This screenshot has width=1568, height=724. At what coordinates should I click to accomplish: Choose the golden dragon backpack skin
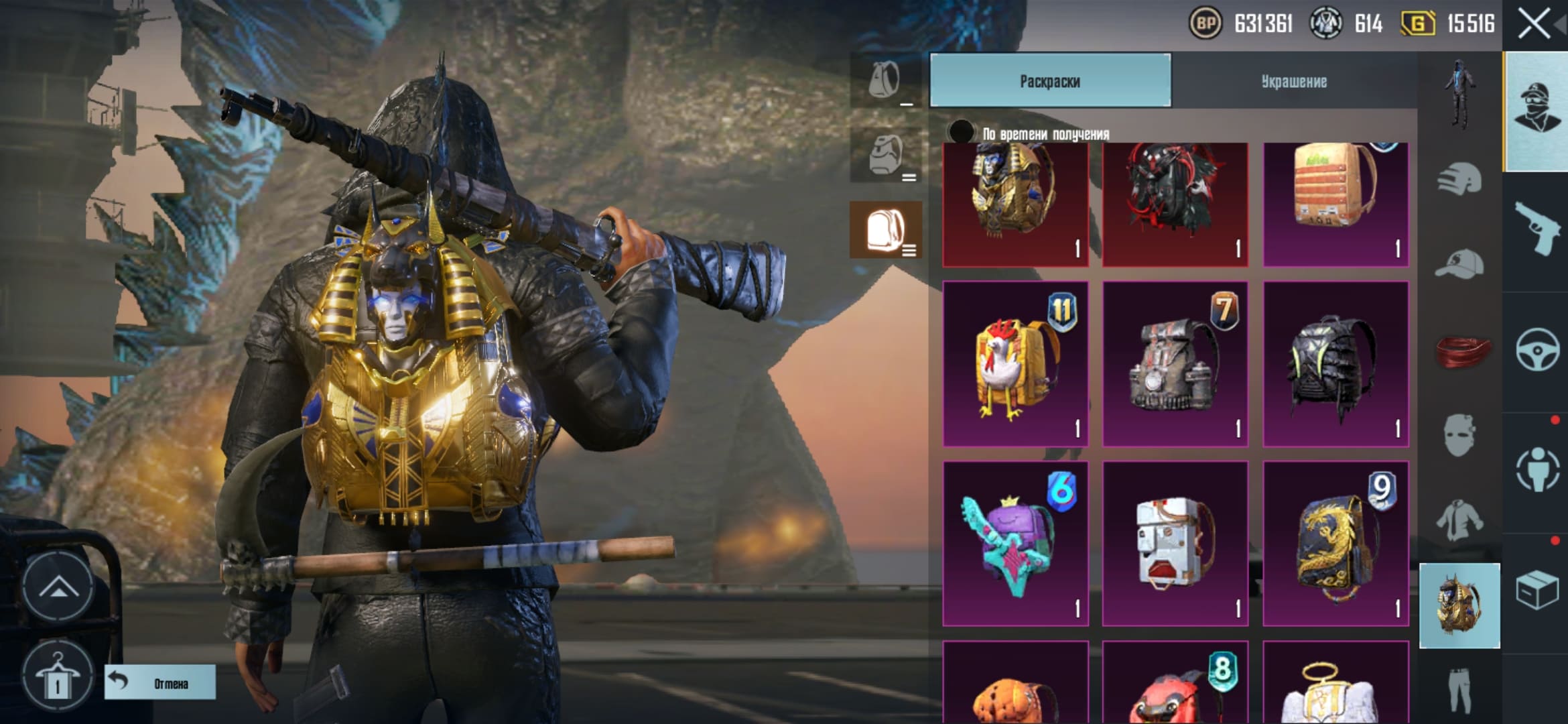[x=1335, y=544]
